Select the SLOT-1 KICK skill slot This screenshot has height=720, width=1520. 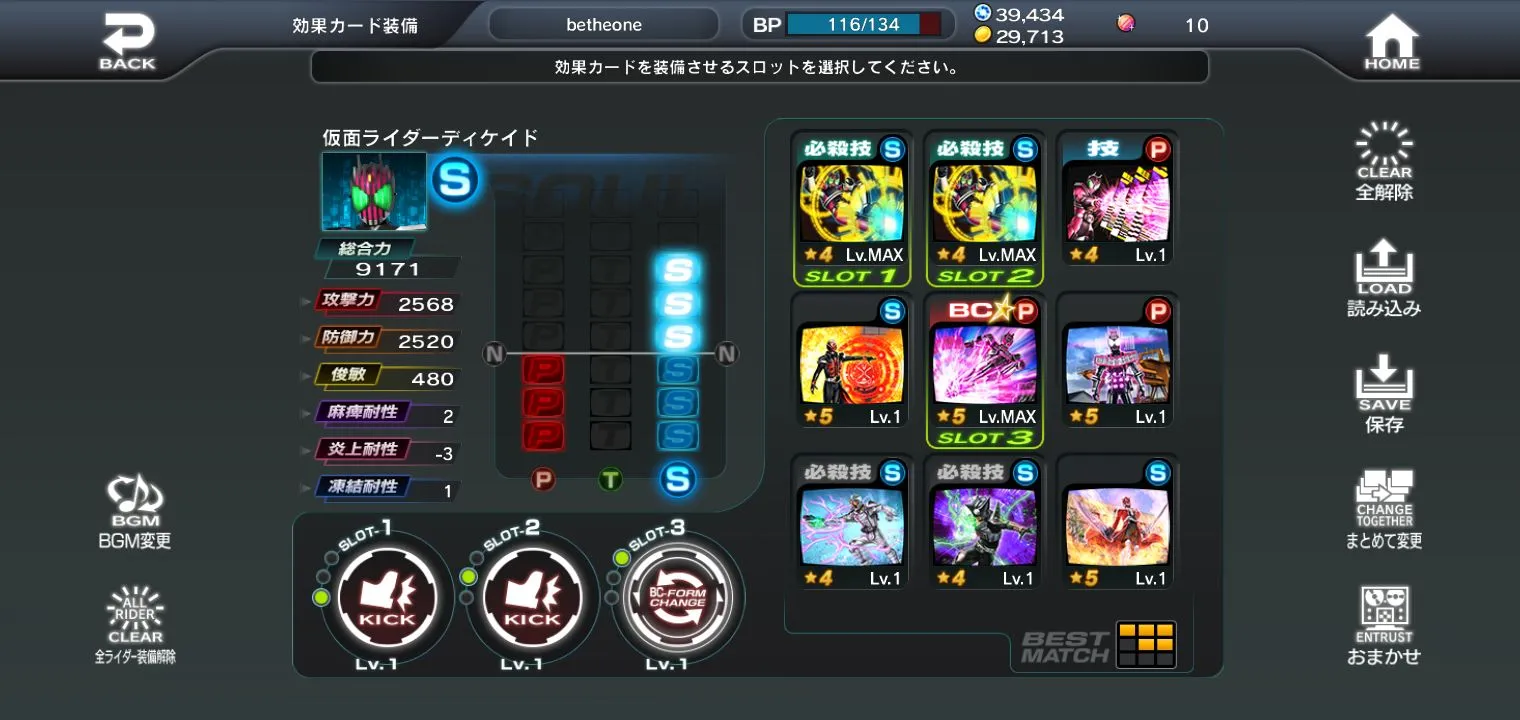click(x=384, y=597)
